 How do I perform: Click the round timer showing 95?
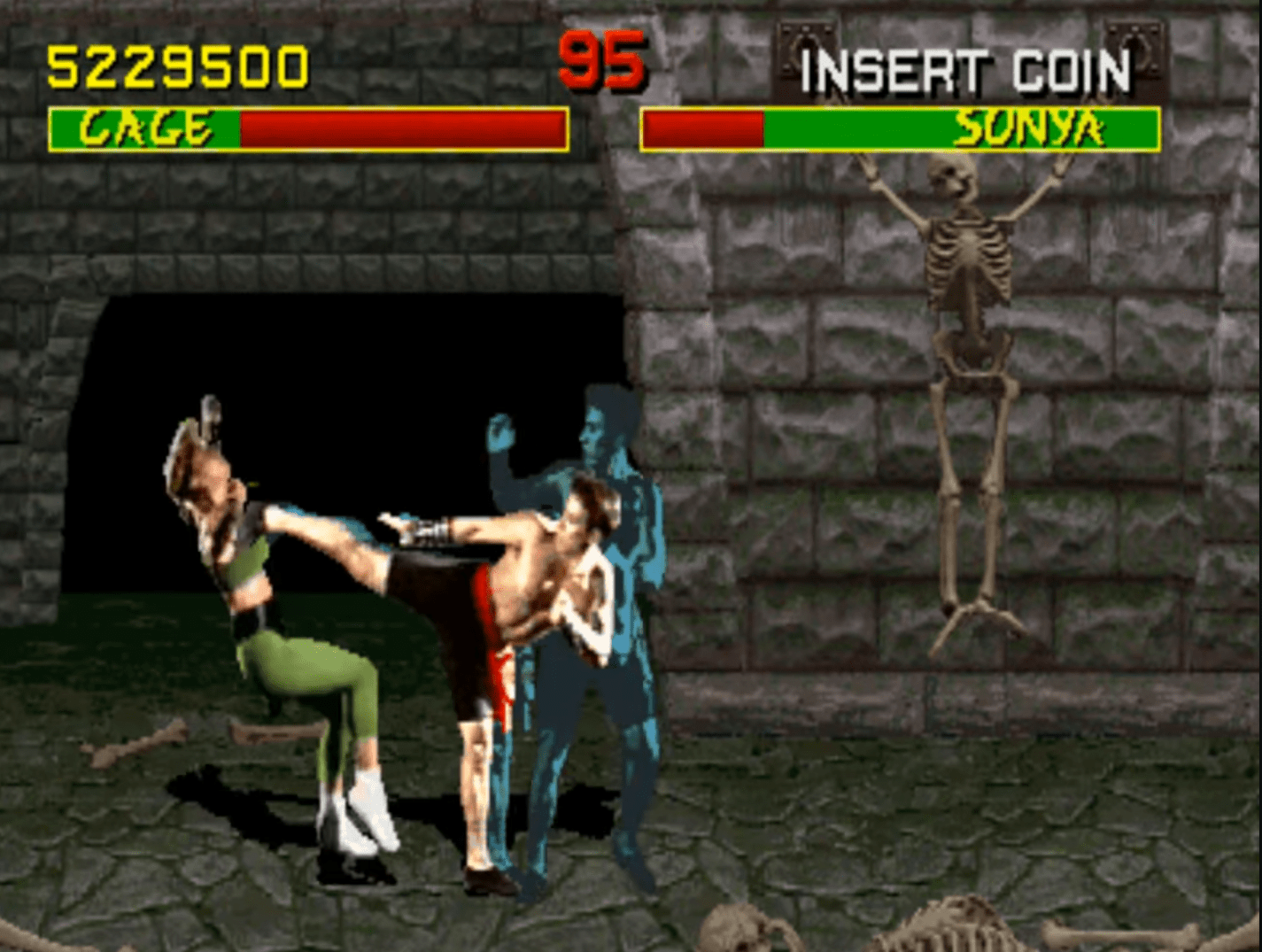[x=605, y=62]
